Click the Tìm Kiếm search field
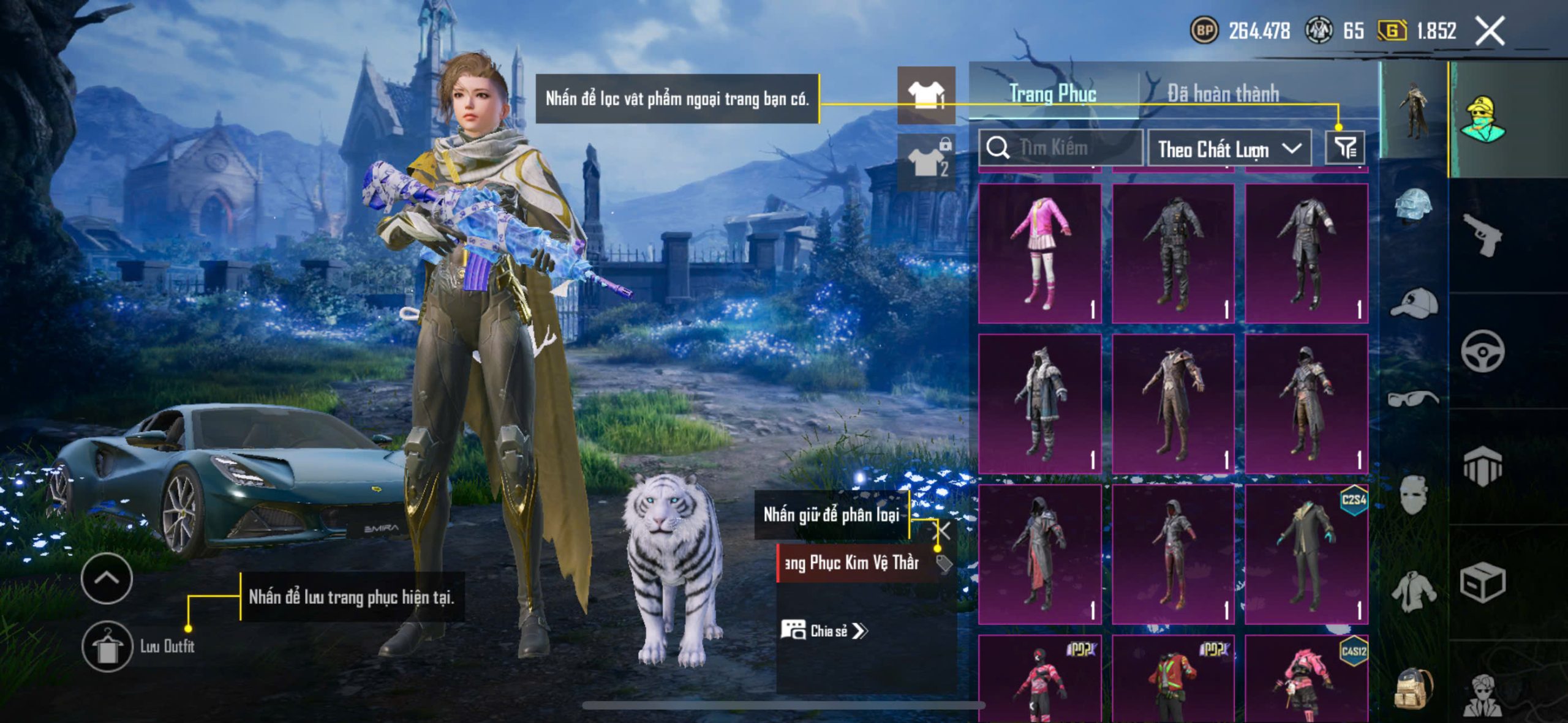This screenshot has width=1568, height=723. pyautogui.click(x=1061, y=148)
